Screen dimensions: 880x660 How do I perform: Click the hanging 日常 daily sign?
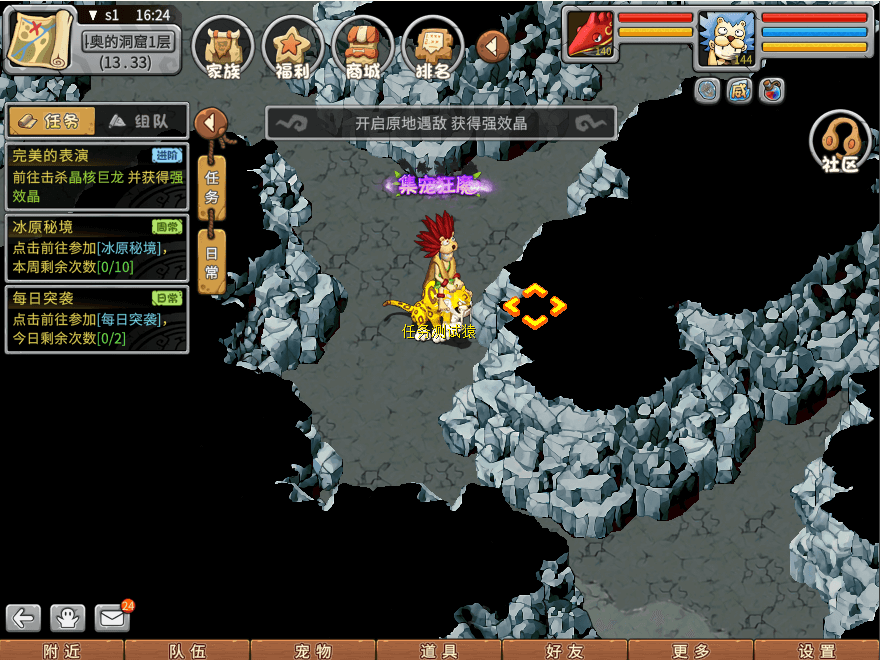tap(212, 260)
